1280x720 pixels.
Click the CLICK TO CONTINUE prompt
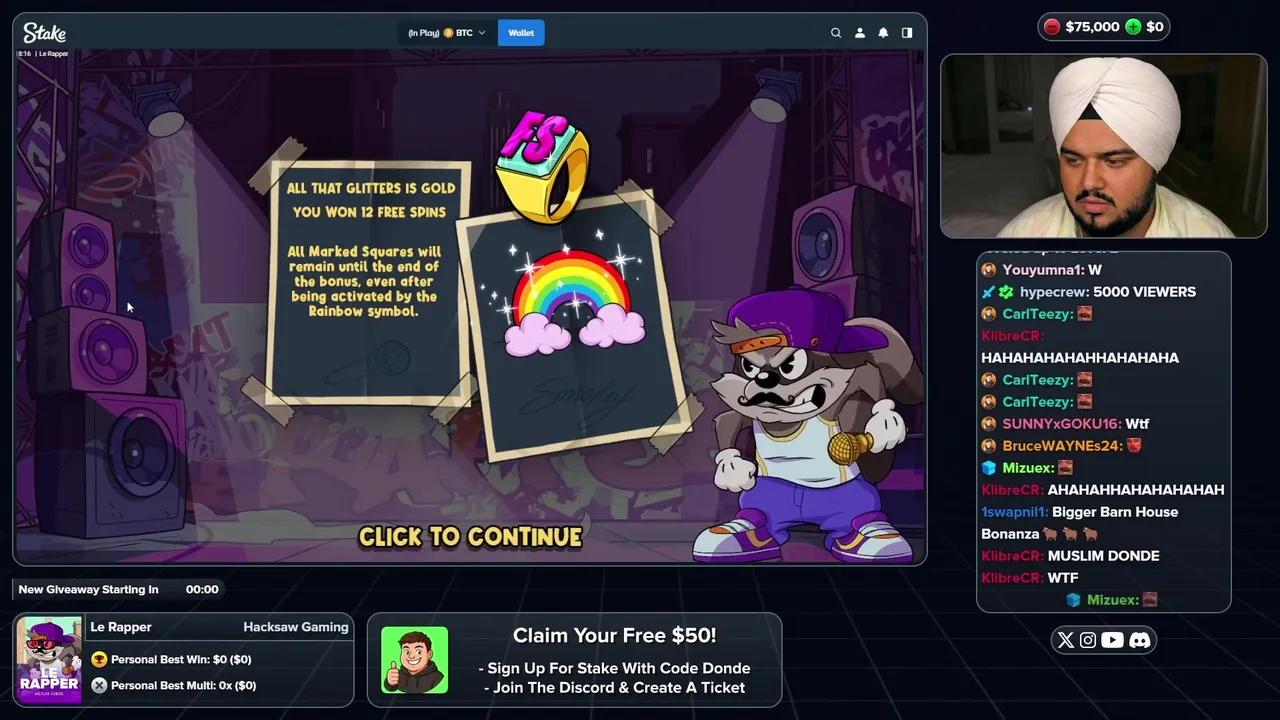pos(470,537)
